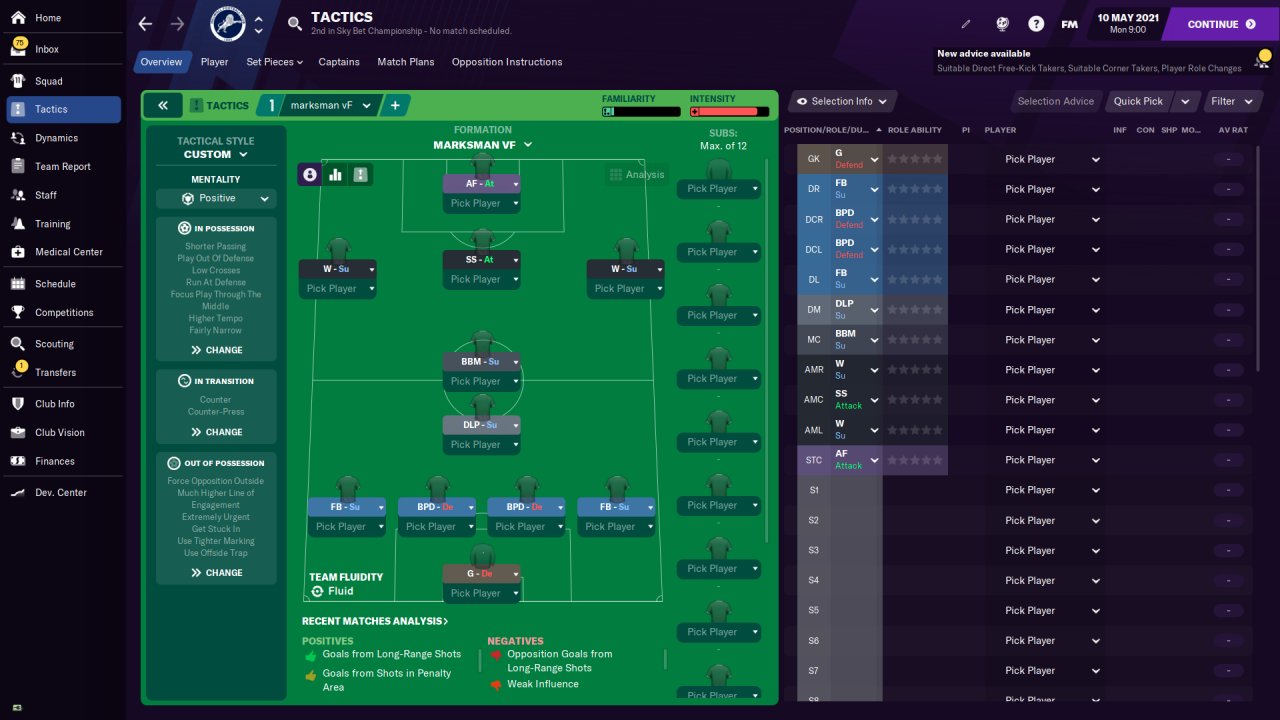
Task: Open the Set Pieces dropdown tab
Action: click(274, 62)
